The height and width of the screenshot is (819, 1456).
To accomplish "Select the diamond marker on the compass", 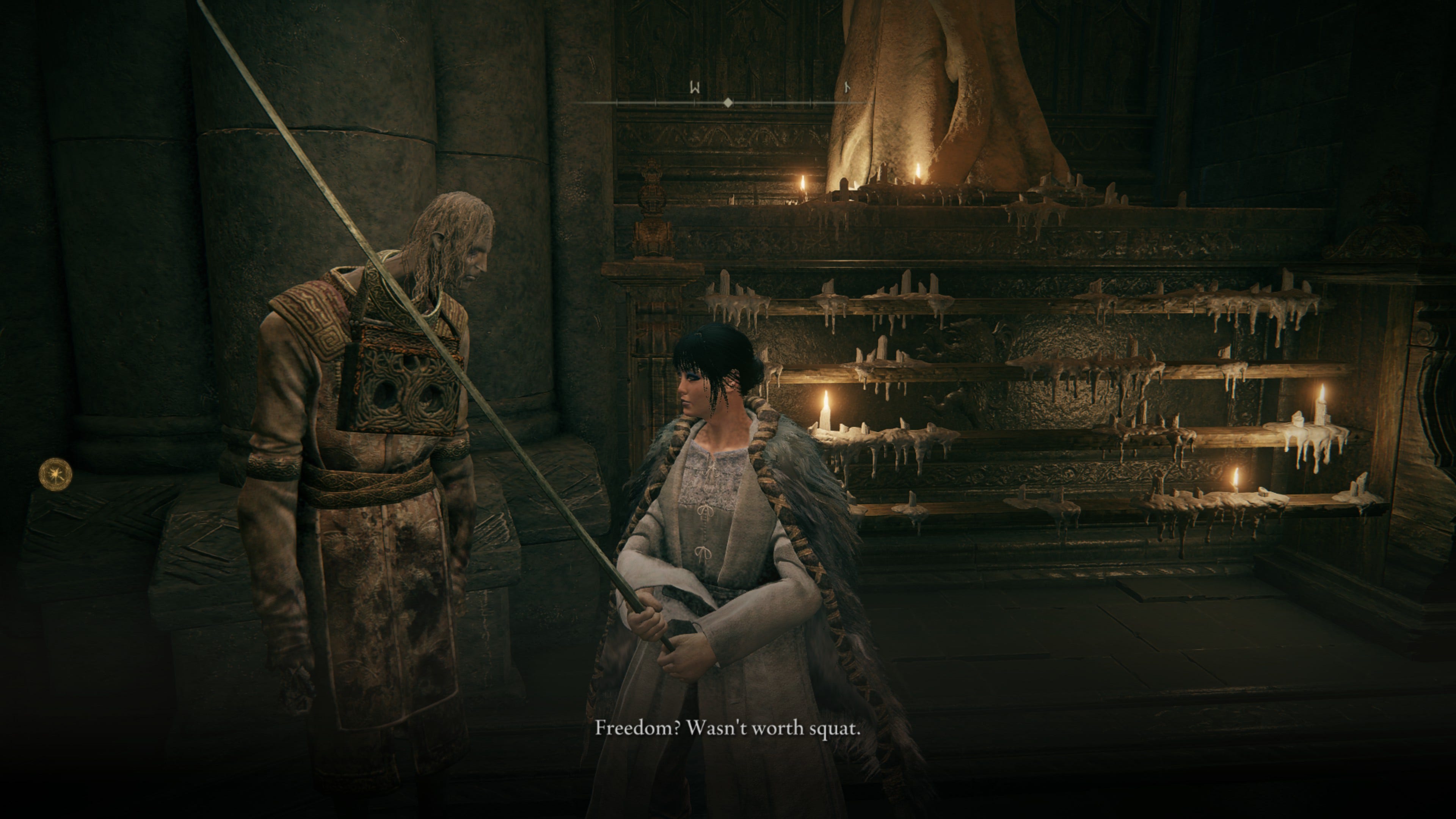I will 728,103.
